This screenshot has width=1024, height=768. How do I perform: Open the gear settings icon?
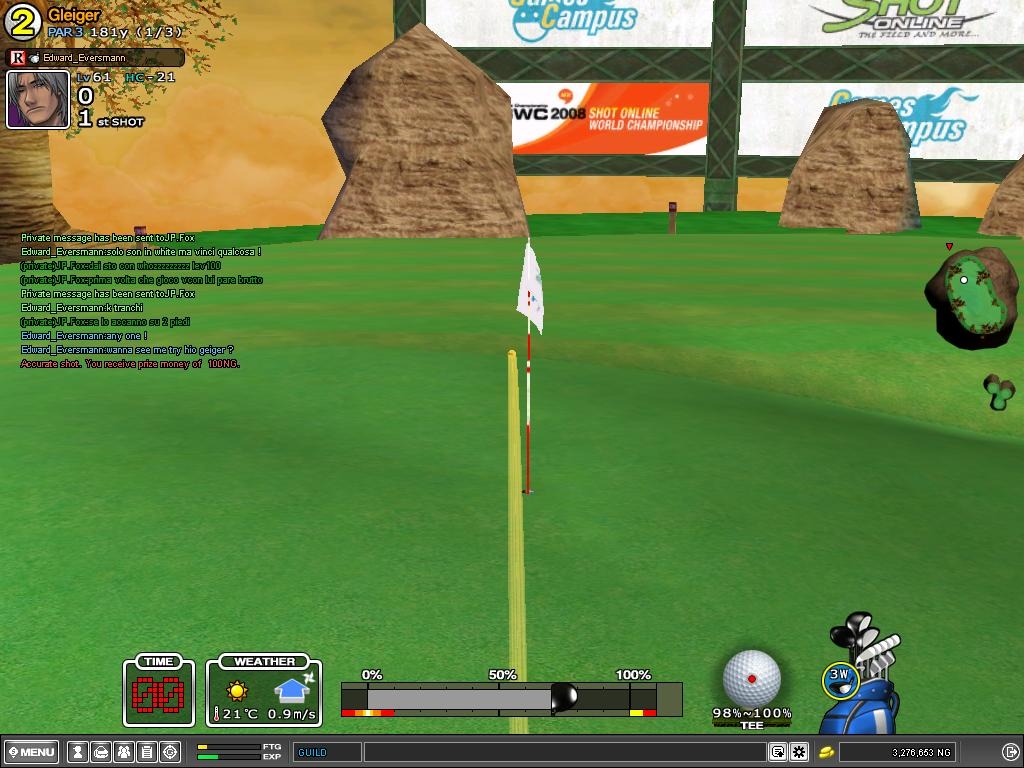799,752
